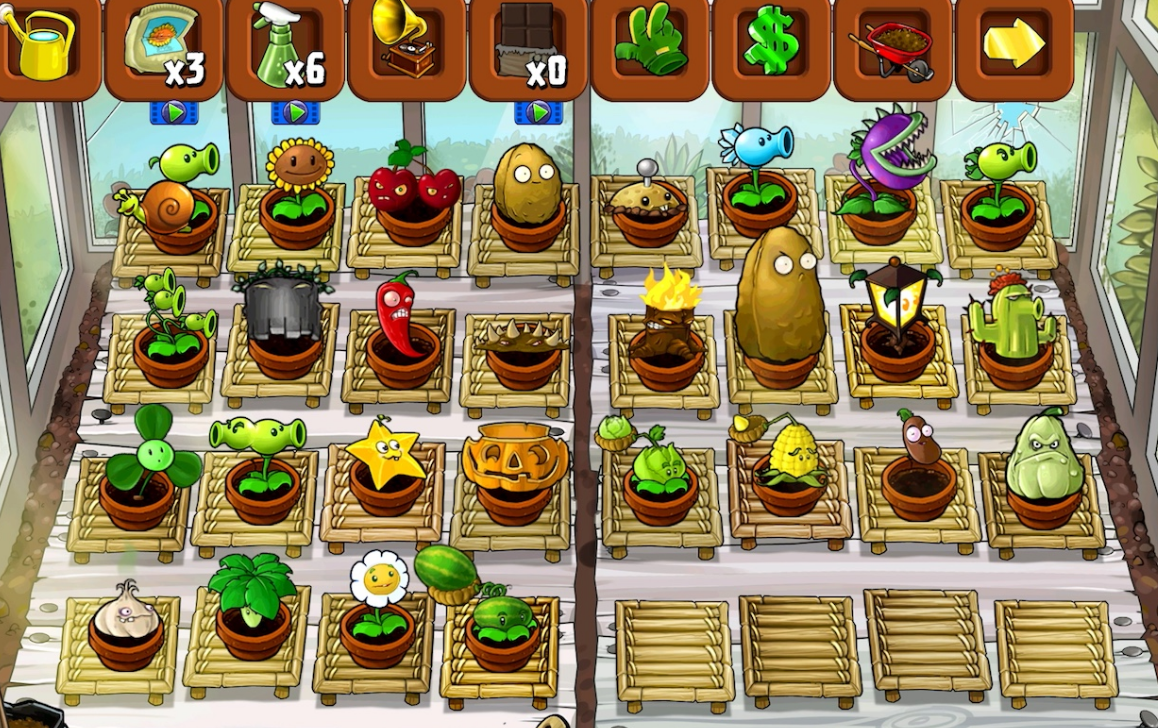The image size is (1158, 728).
Task: Open the video button below the bug spray
Action: 295,113
